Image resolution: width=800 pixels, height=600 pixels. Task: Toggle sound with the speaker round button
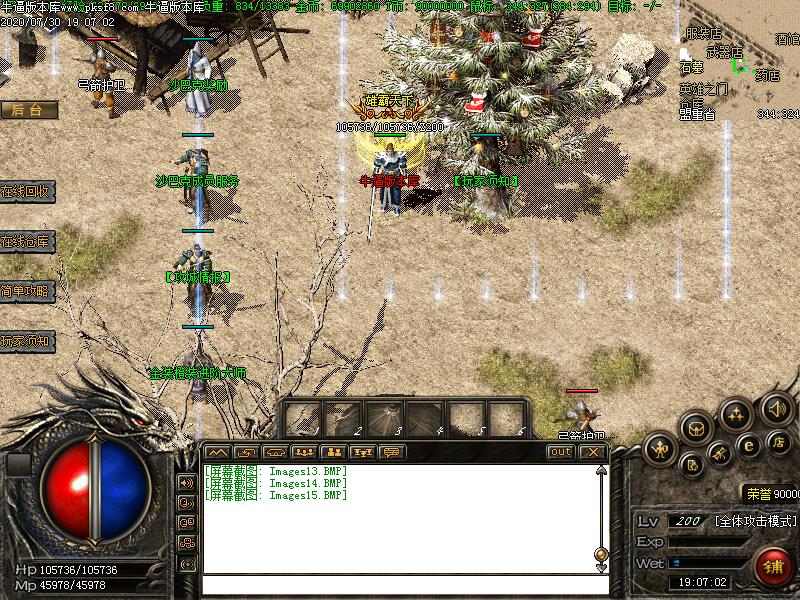[x=776, y=407]
